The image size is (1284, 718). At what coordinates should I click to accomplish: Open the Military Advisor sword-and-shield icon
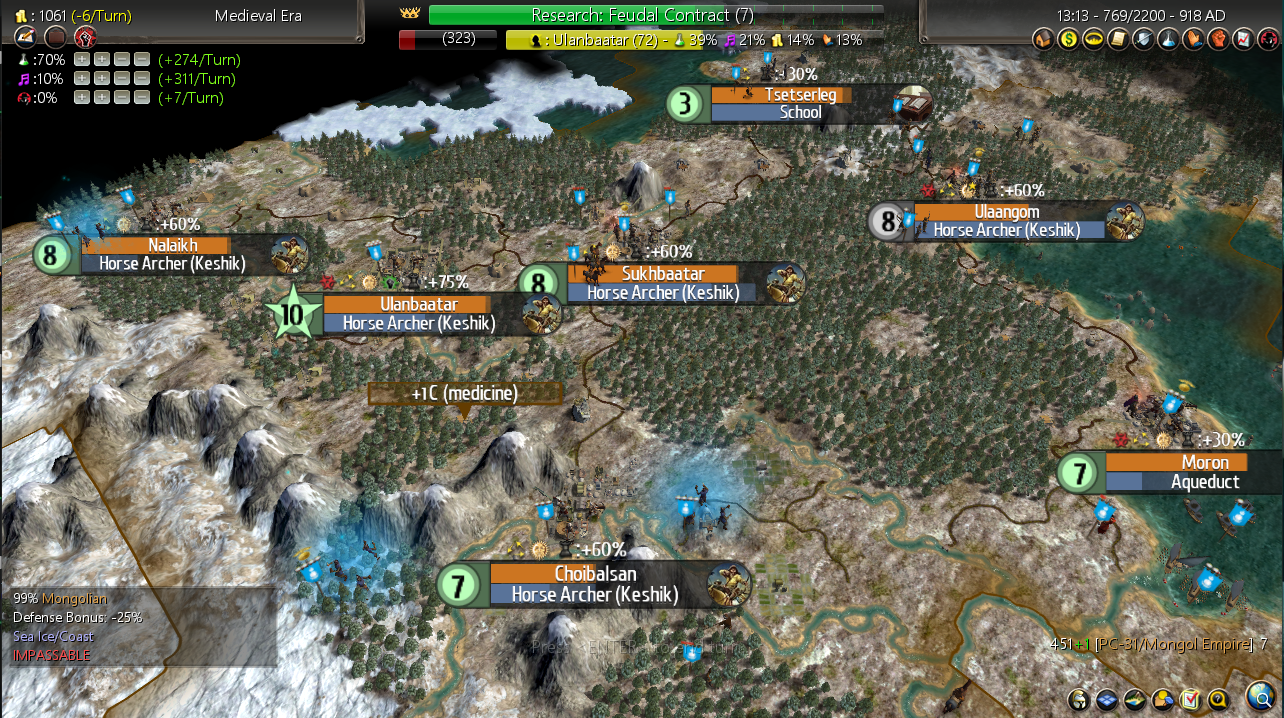pos(1142,40)
